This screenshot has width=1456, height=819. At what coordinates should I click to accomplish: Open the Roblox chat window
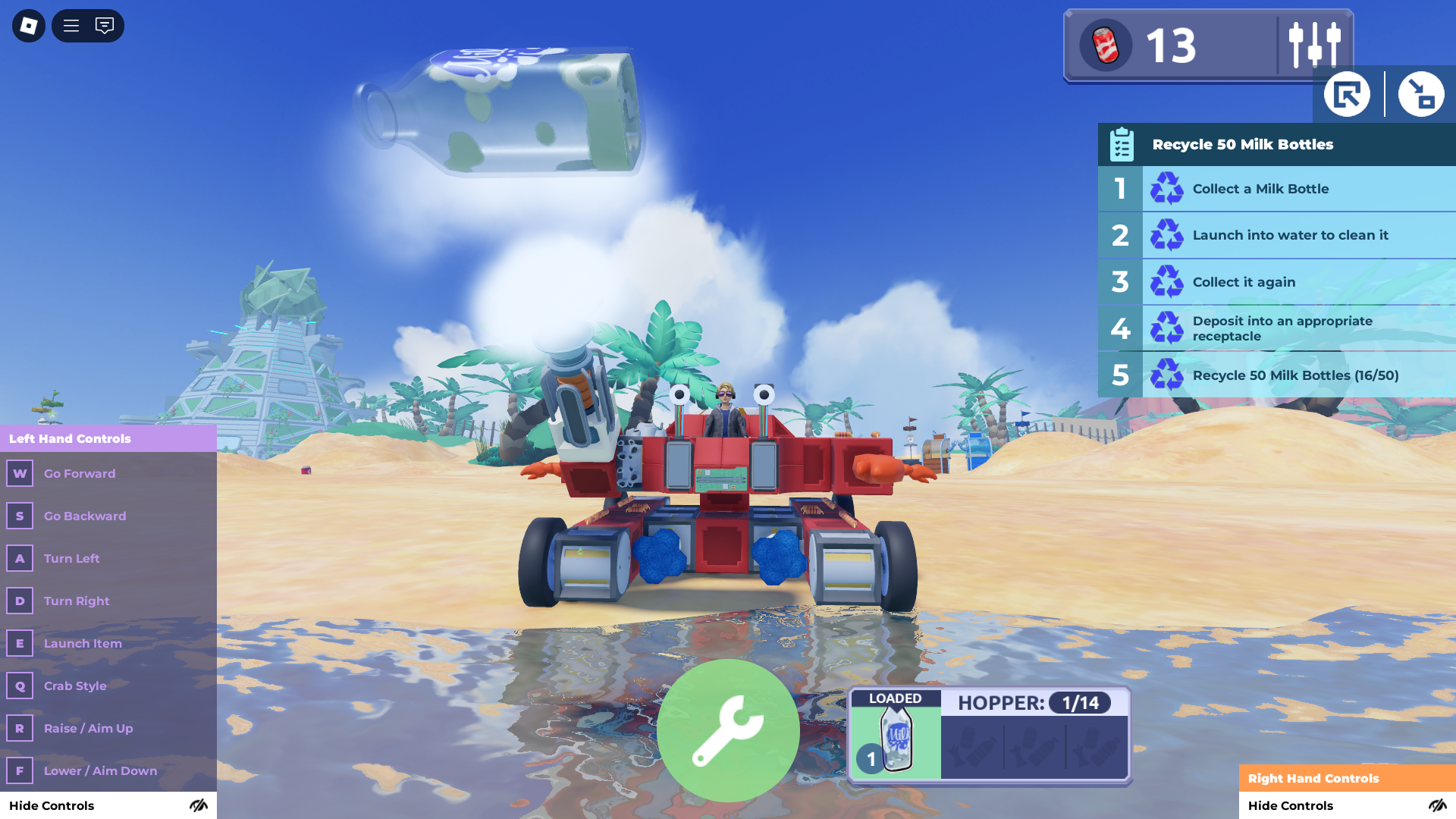coord(105,26)
